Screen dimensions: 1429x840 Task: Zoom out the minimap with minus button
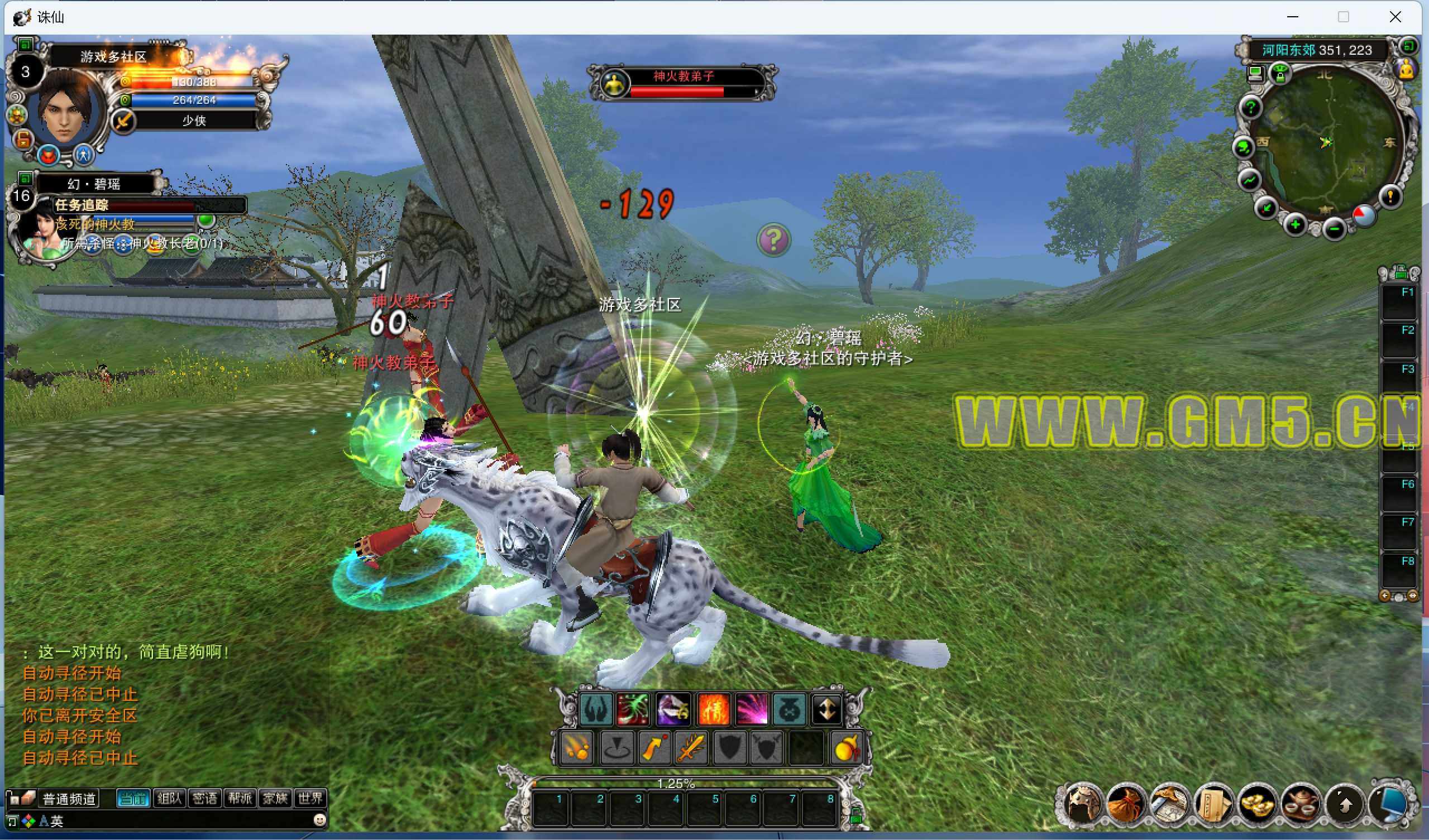[1334, 229]
